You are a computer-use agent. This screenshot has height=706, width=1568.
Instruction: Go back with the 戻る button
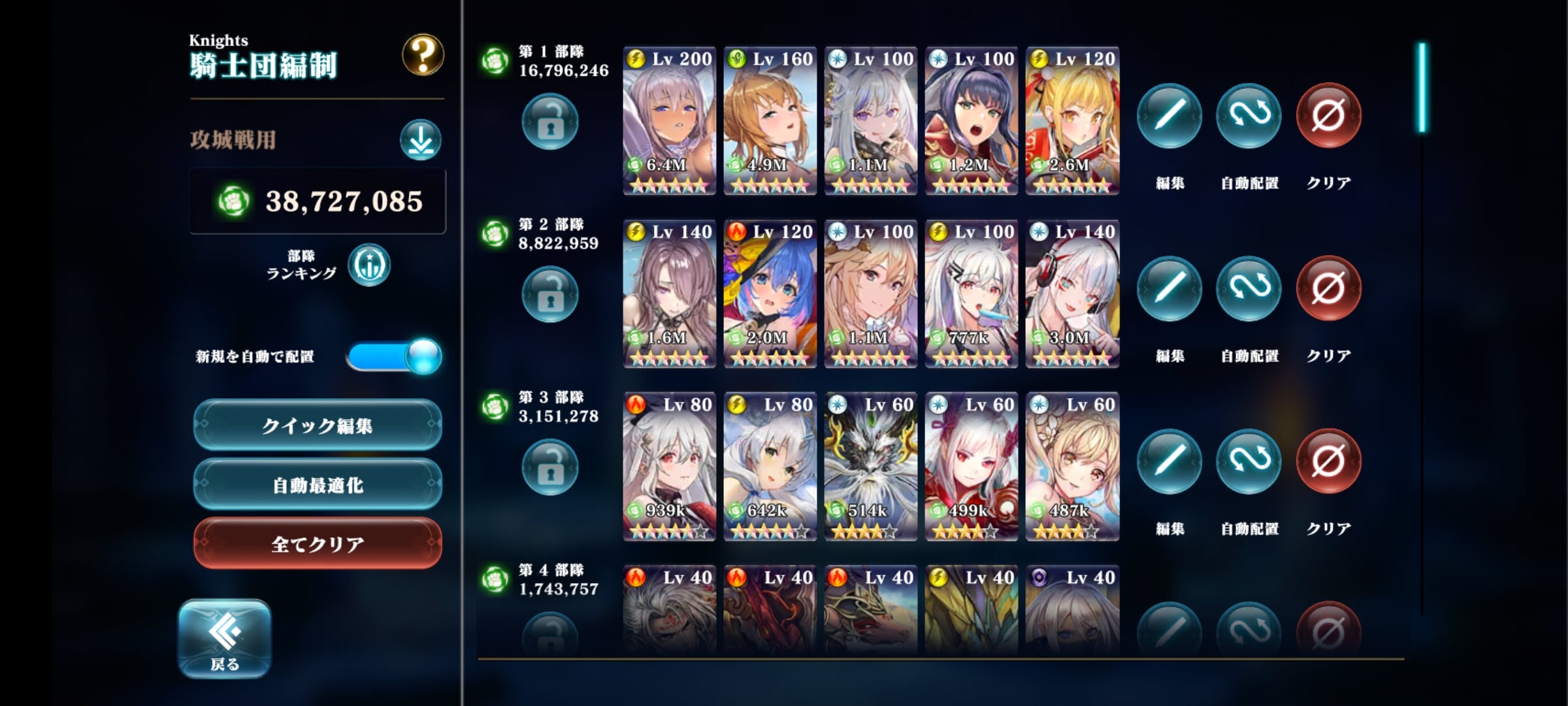[x=225, y=639]
